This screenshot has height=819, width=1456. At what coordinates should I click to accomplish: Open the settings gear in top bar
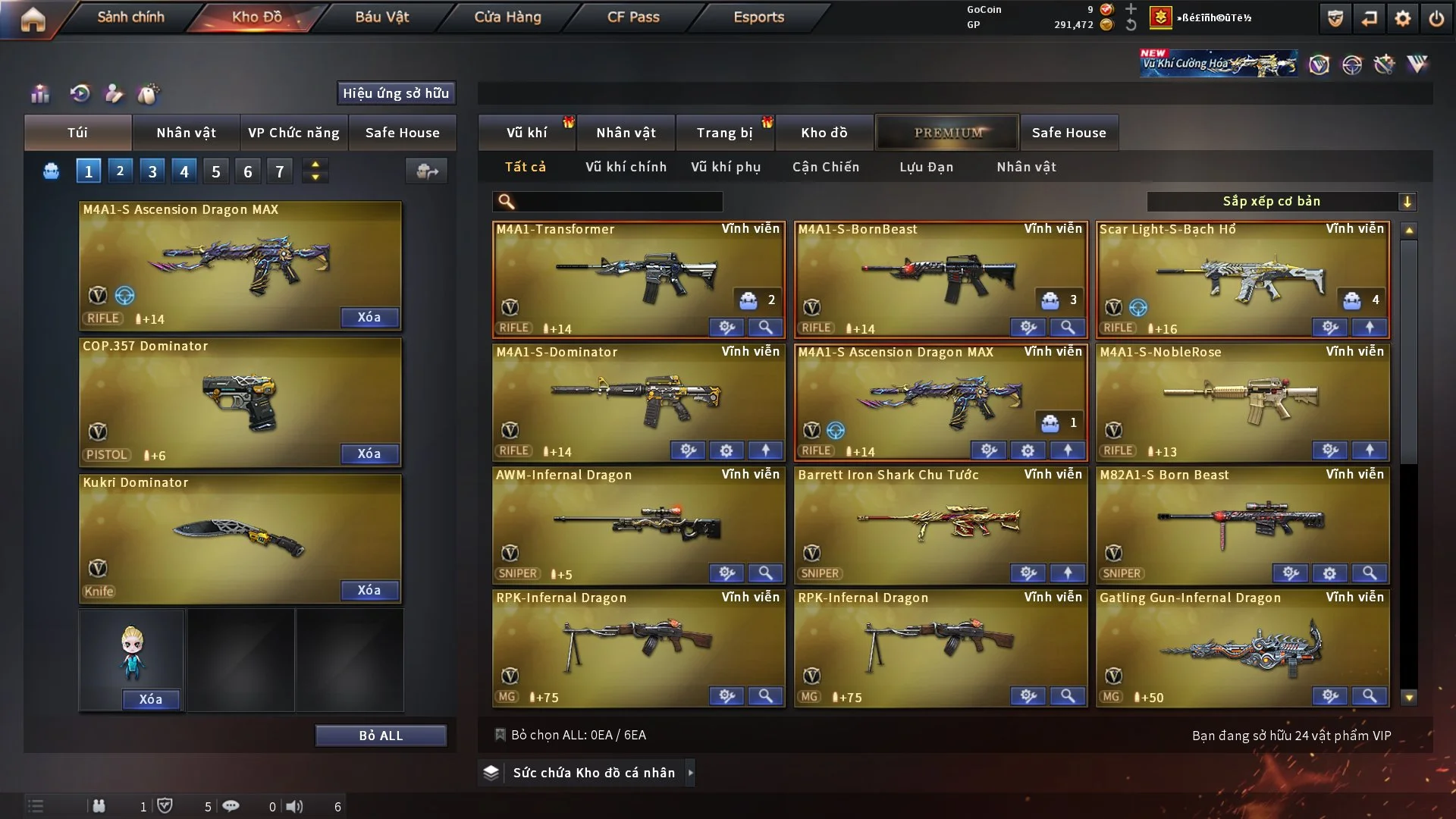click(x=1402, y=18)
